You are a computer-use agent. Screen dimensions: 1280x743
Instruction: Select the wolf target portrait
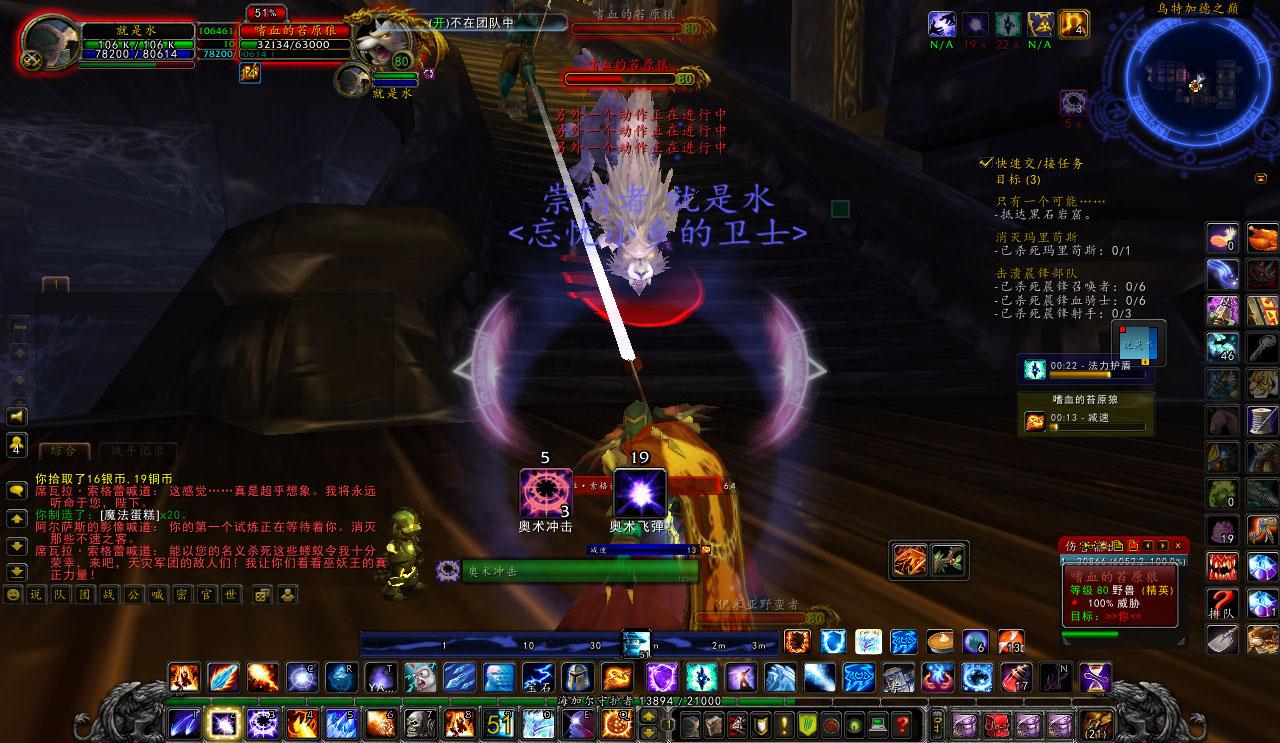pos(382,42)
